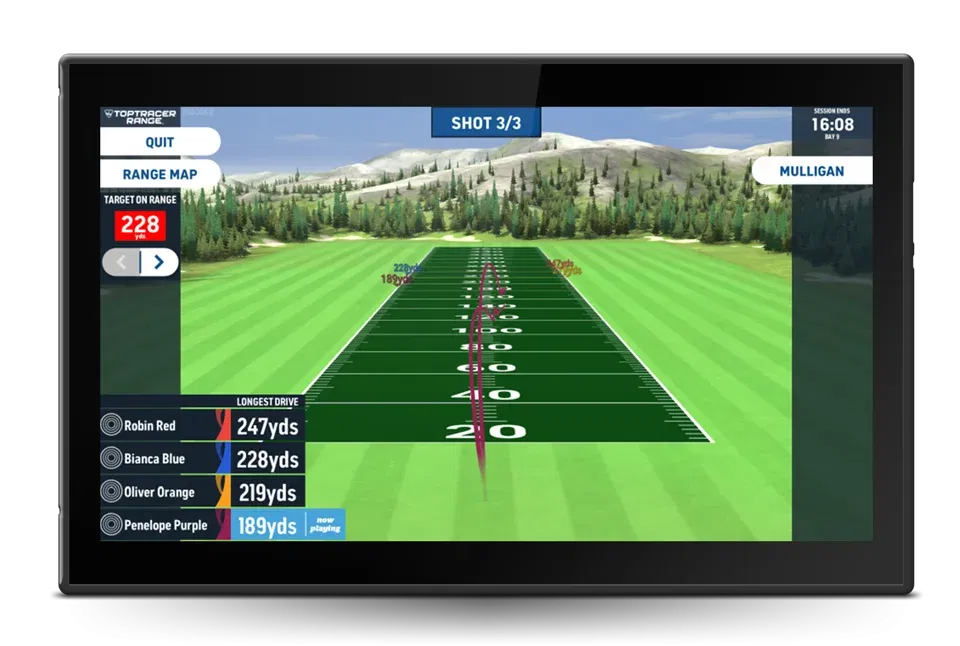
Task: Advance to the next target with right arrow
Action: tap(159, 263)
